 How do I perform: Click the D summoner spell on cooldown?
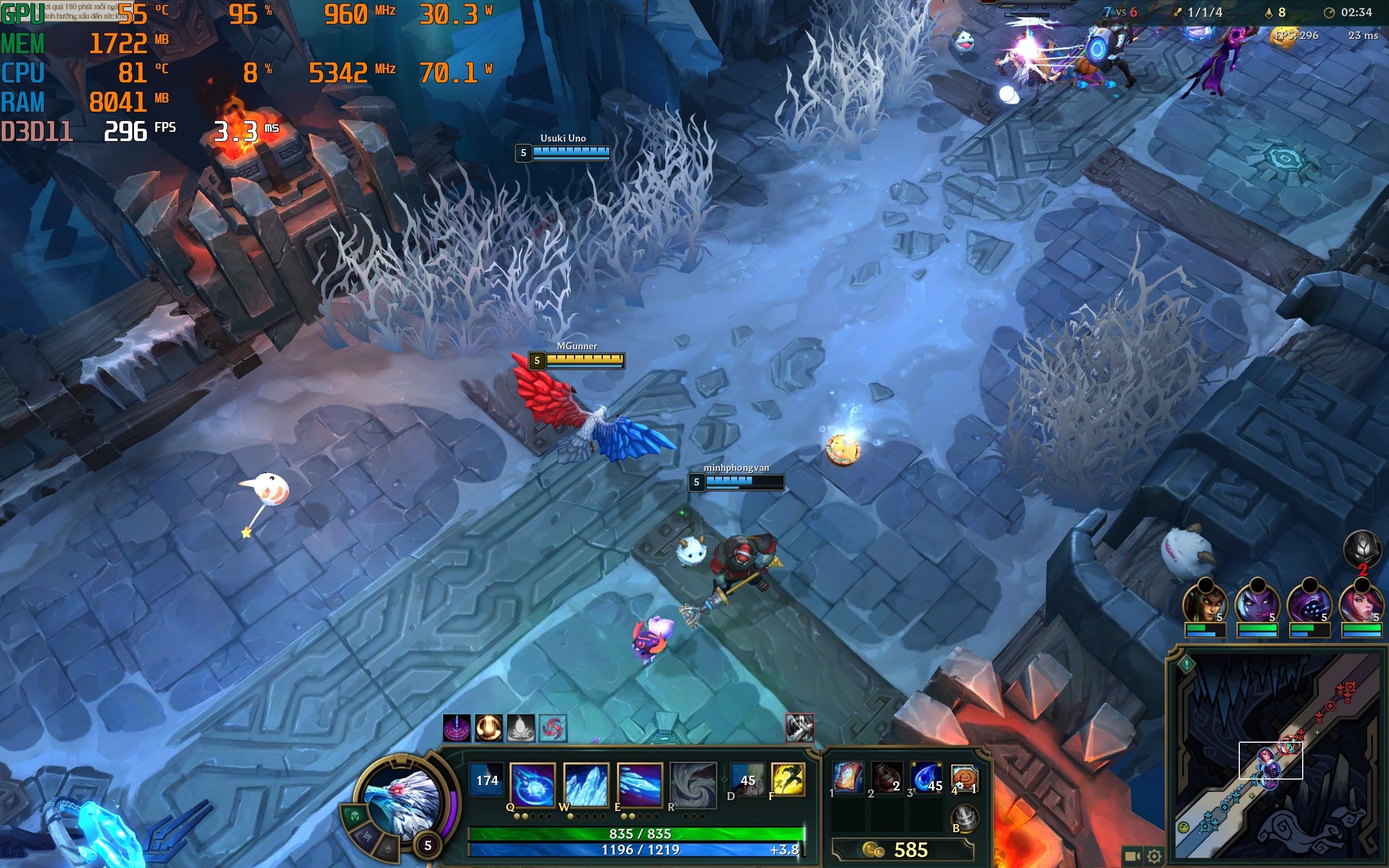747,779
